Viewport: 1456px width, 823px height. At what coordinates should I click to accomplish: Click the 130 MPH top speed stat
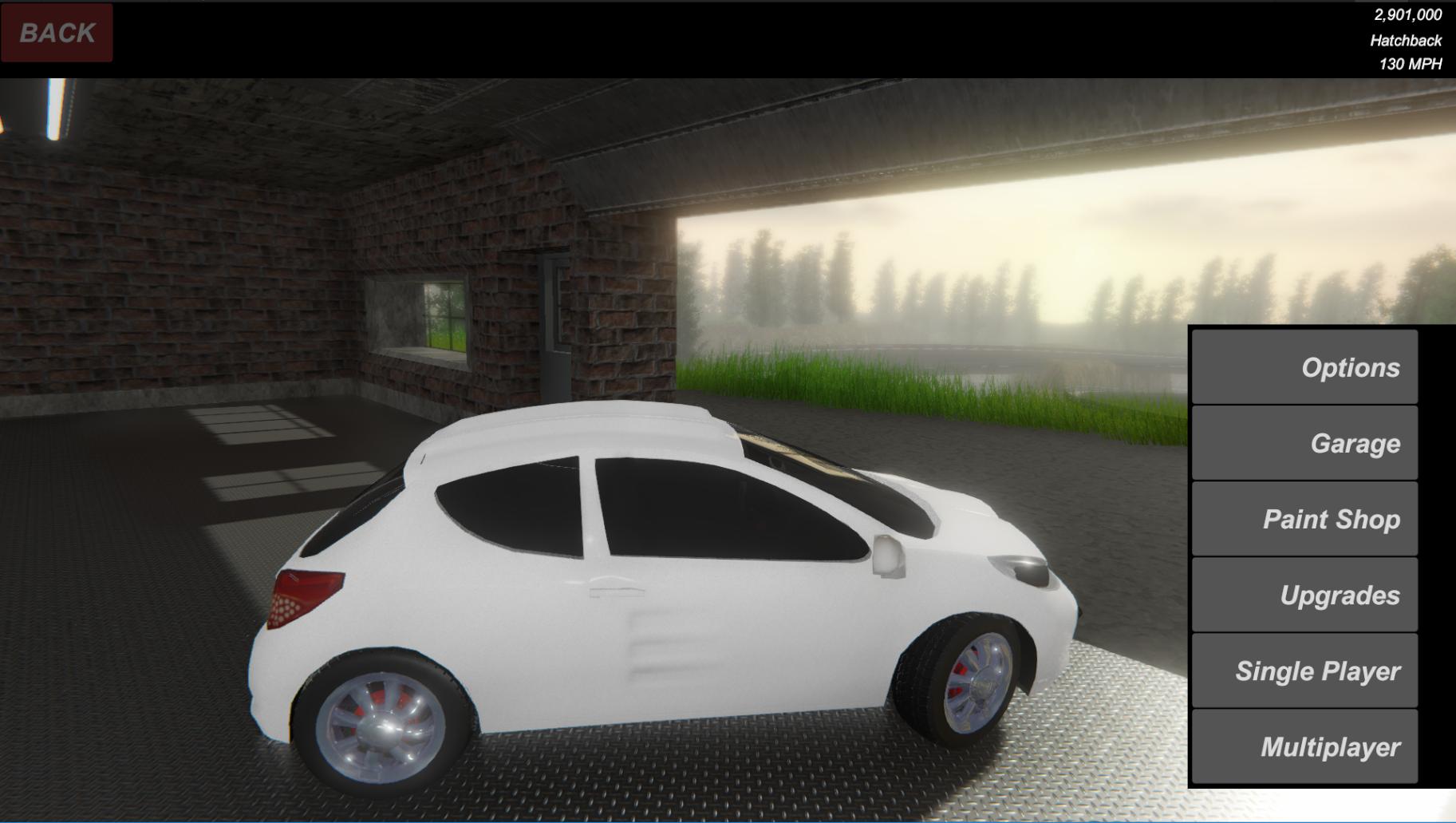coord(1413,64)
